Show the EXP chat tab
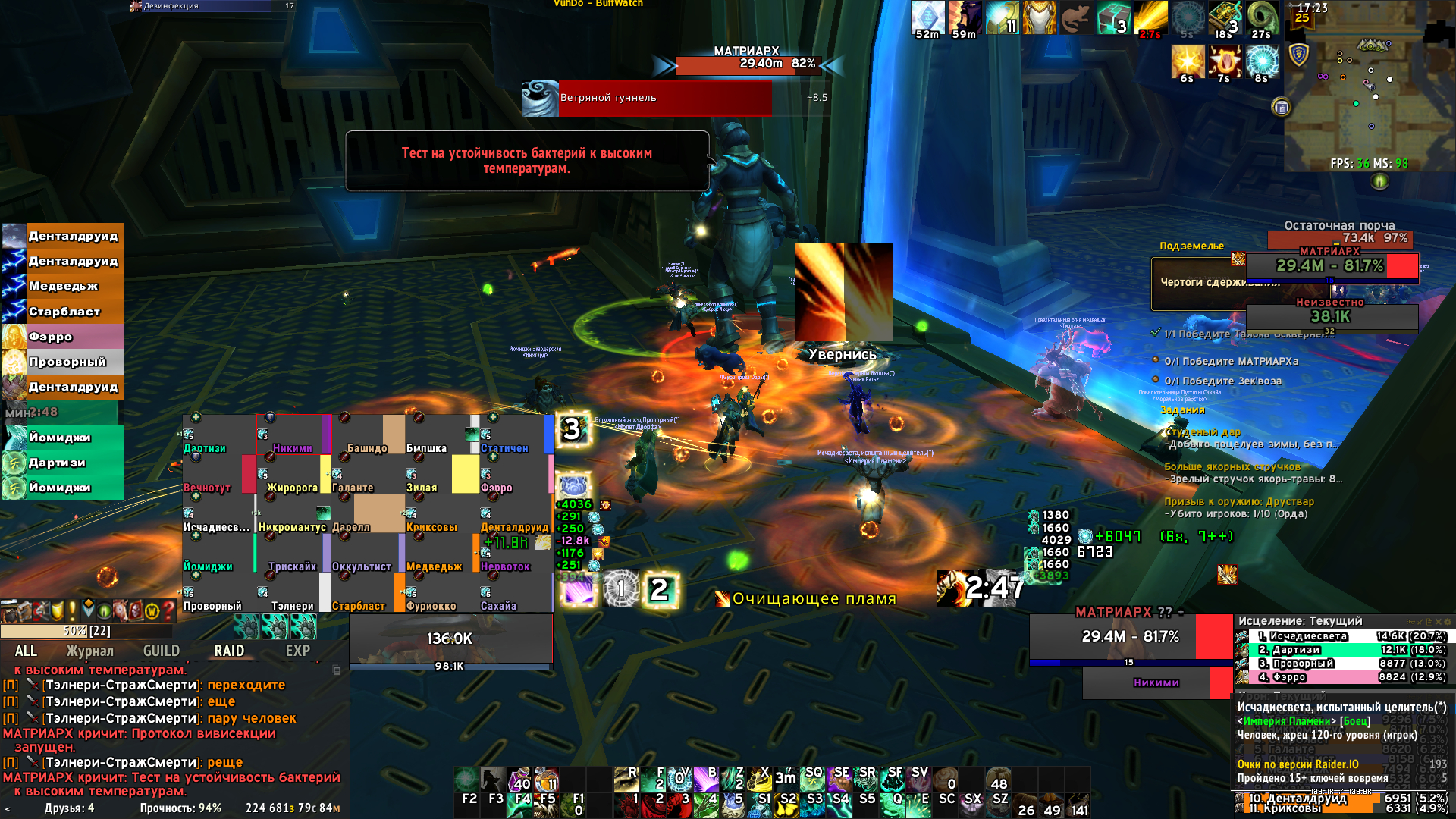 click(297, 651)
